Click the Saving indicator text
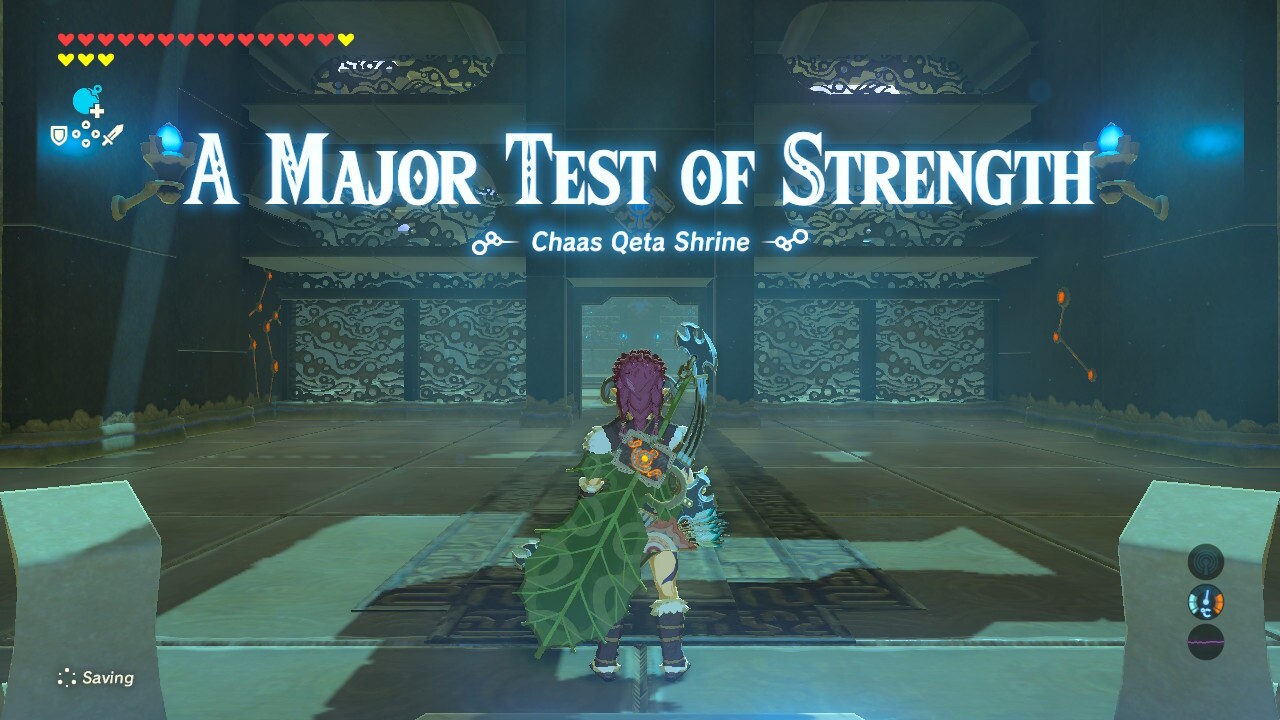Screen dimensions: 1280x720 108,677
